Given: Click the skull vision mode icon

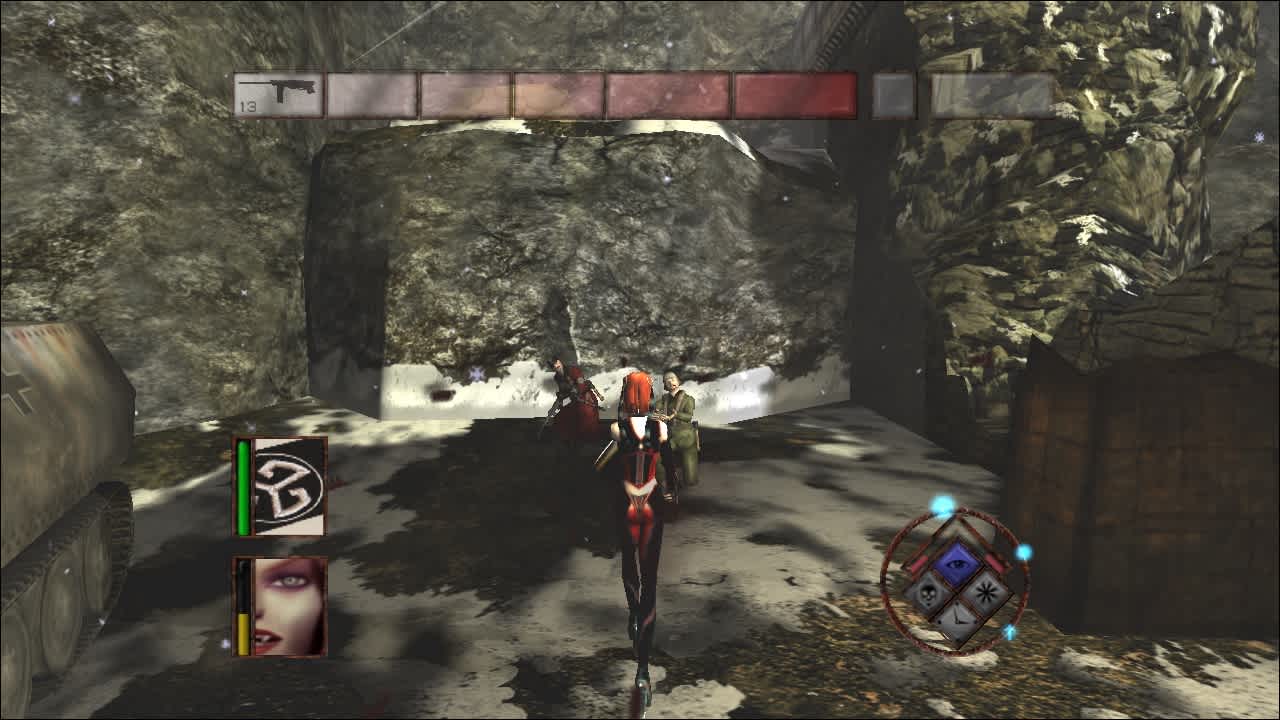Looking at the screenshot, I should (x=927, y=592).
